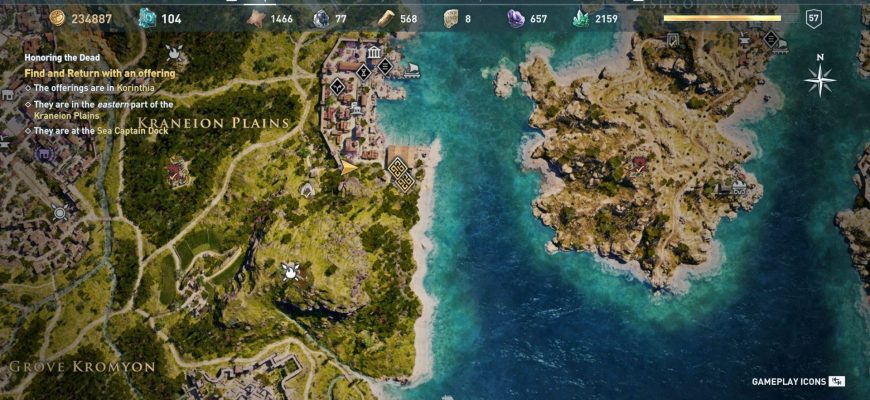Viewport: 870px width, 400px height.
Task: Click the diamond quest marker on the island
Action: 770,38
